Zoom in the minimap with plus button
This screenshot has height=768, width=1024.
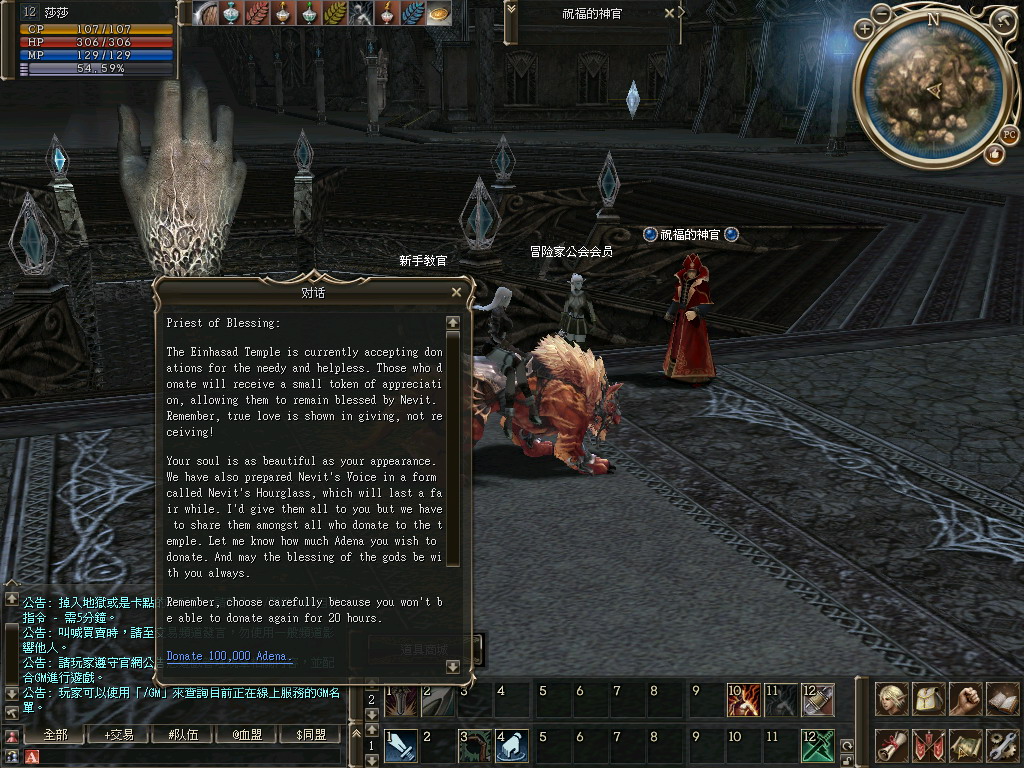coord(865,29)
